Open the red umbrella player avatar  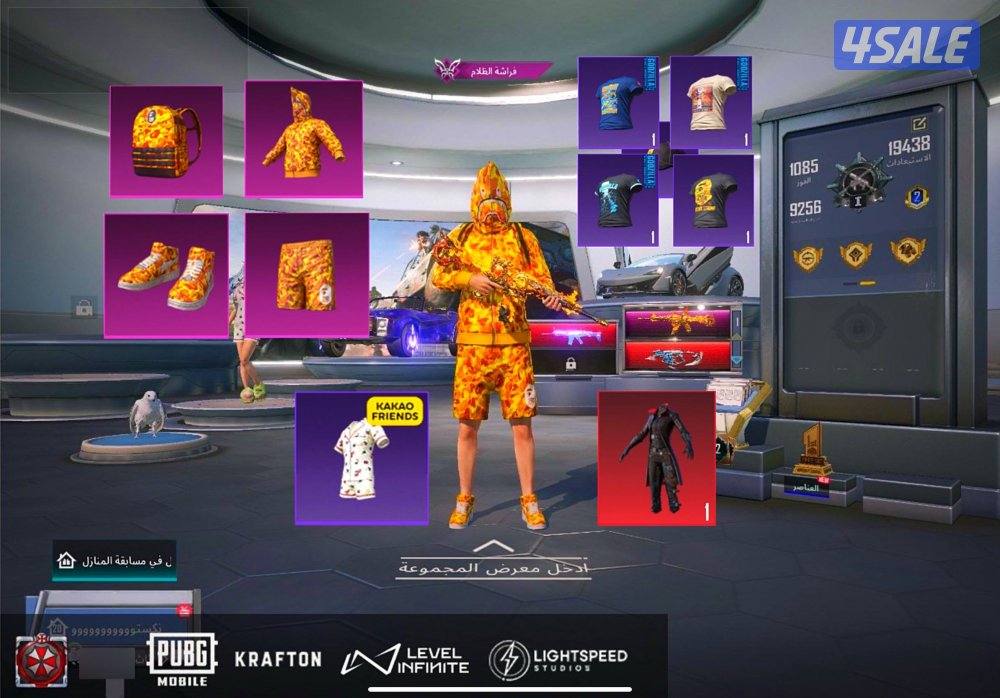click(39, 657)
